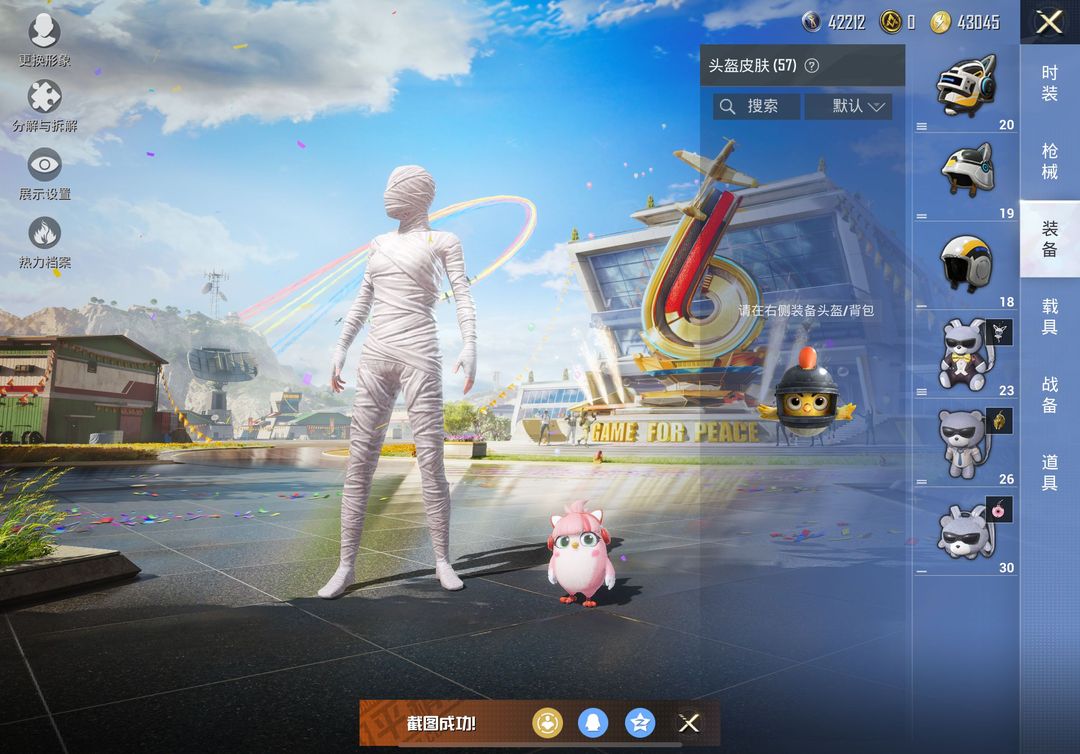This screenshot has width=1080, height=754.
Task: Open 分解与拆解 dismantle menu
Action: click(44, 105)
